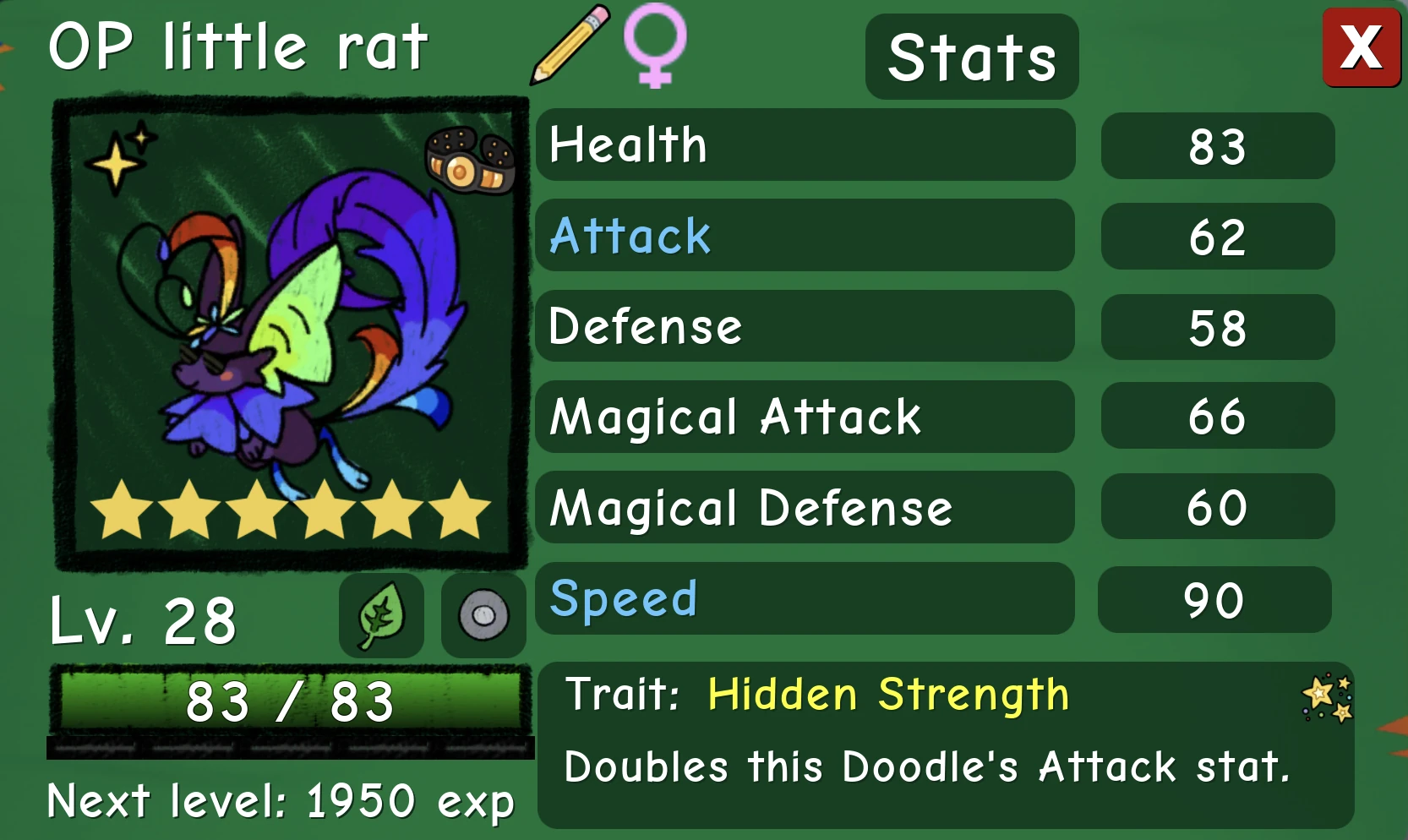Toggle the Attack stat row

[x=805, y=237]
